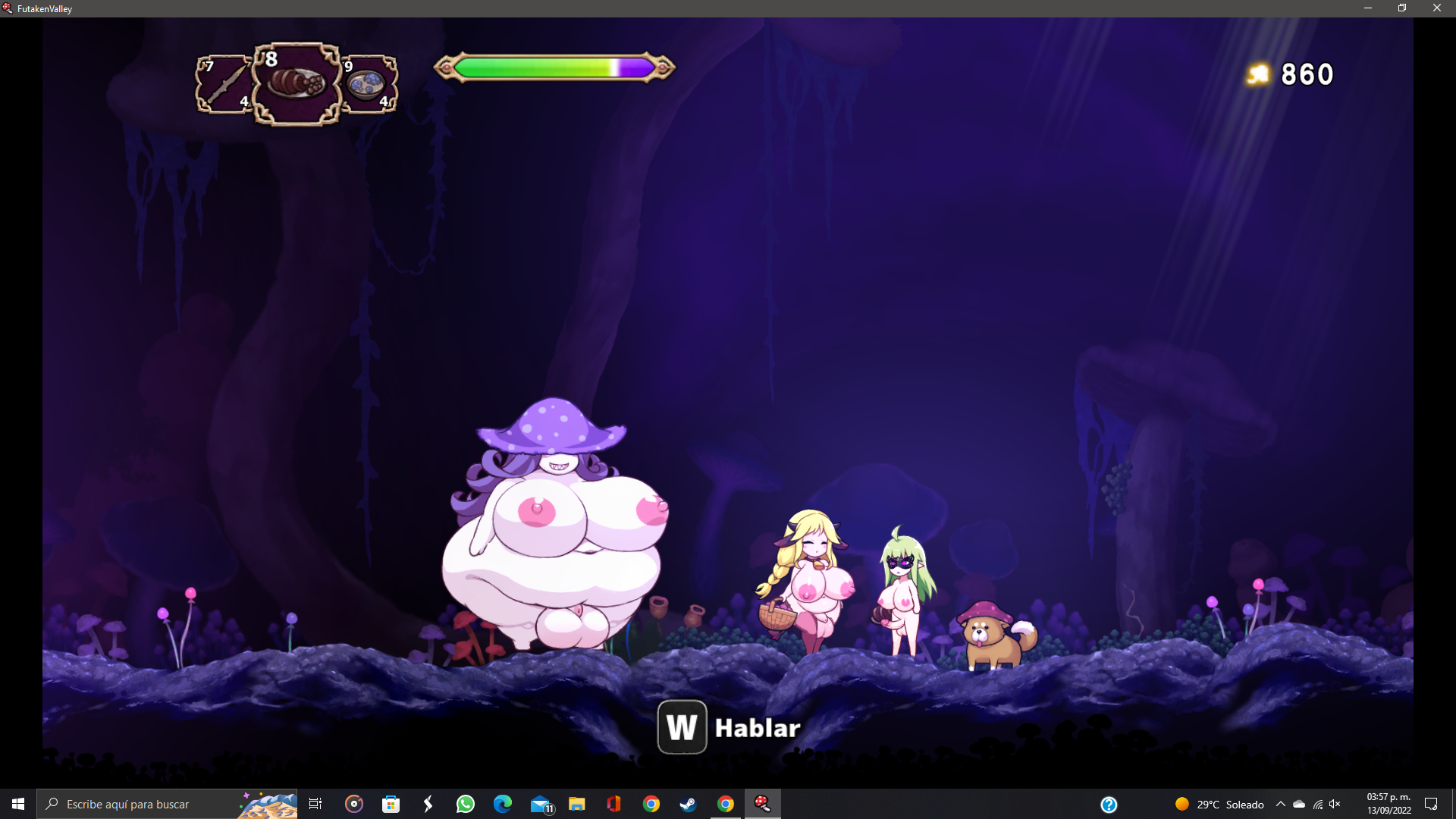The width and height of the screenshot is (1456, 819).
Task: Select the blueberry bowl hotbar slot
Action: (369, 84)
